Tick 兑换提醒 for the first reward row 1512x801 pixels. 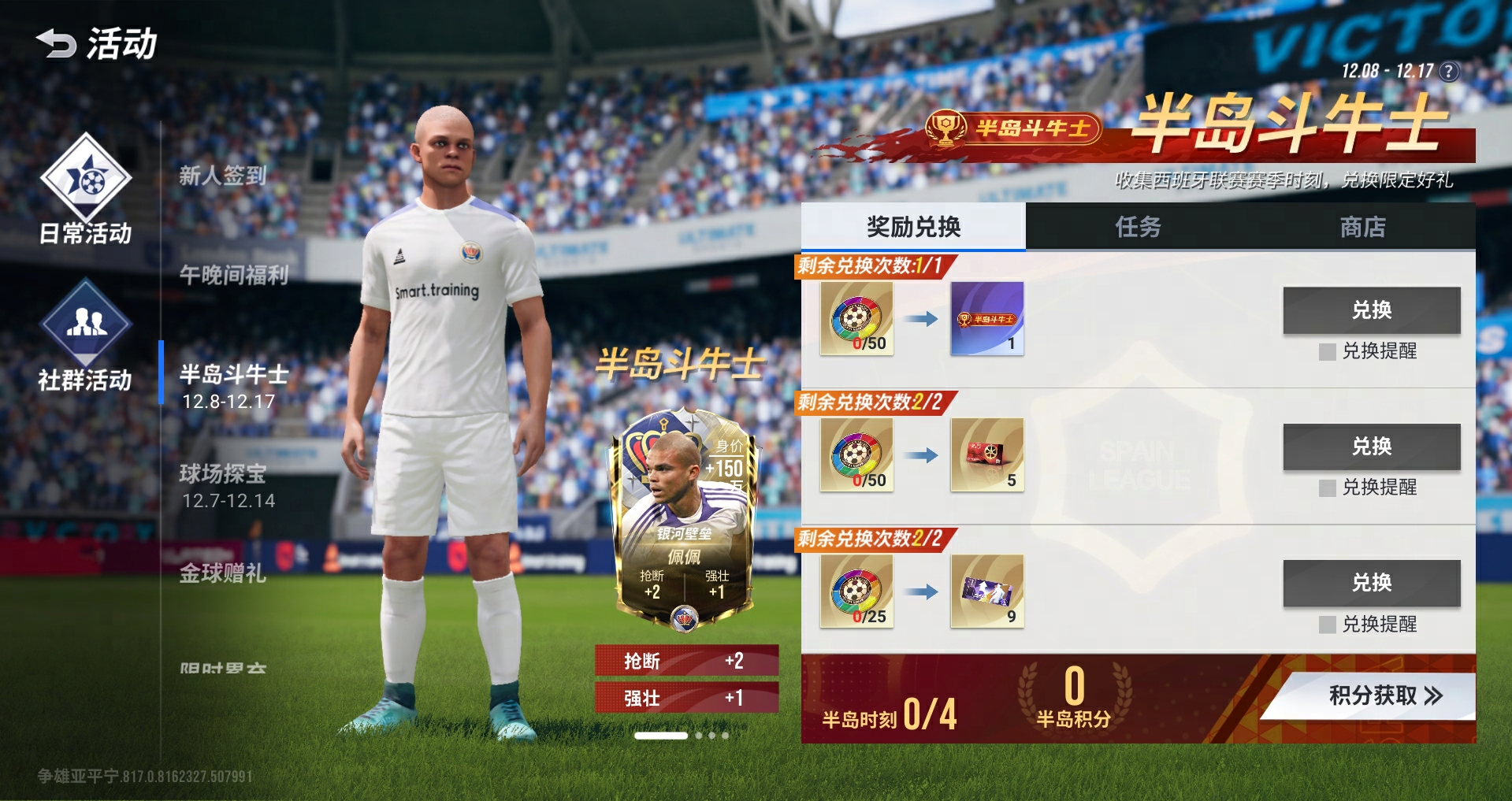click(x=1328, y=351)
